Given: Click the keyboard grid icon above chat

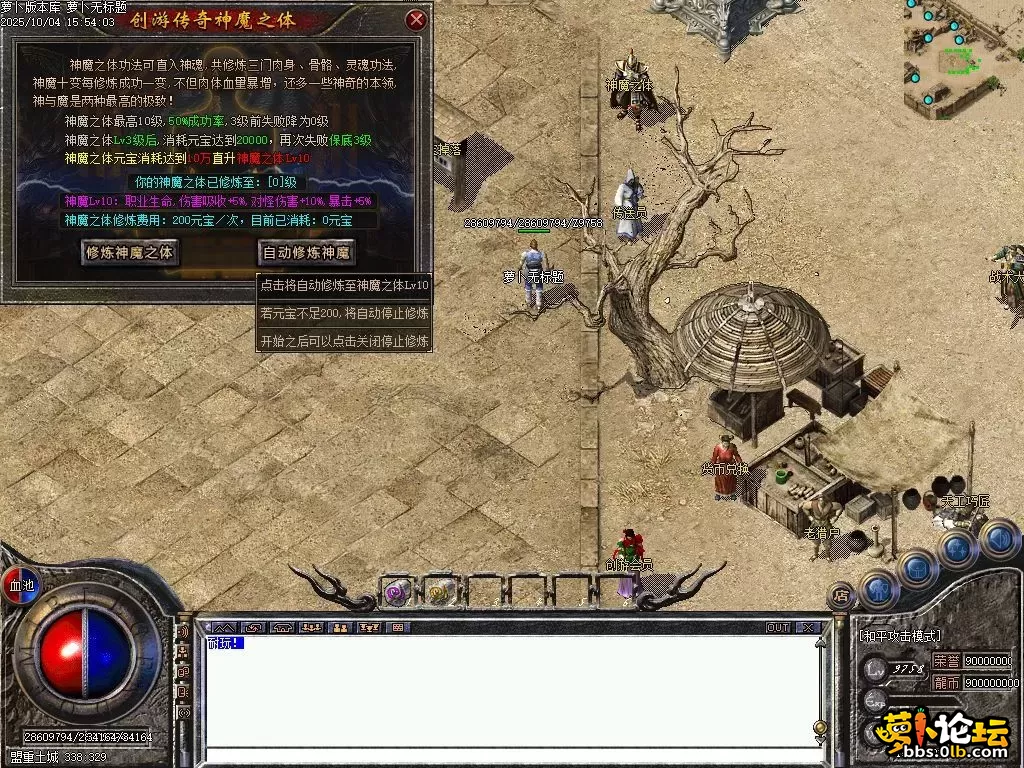Looking at the screenshot, I should (398, 628).
